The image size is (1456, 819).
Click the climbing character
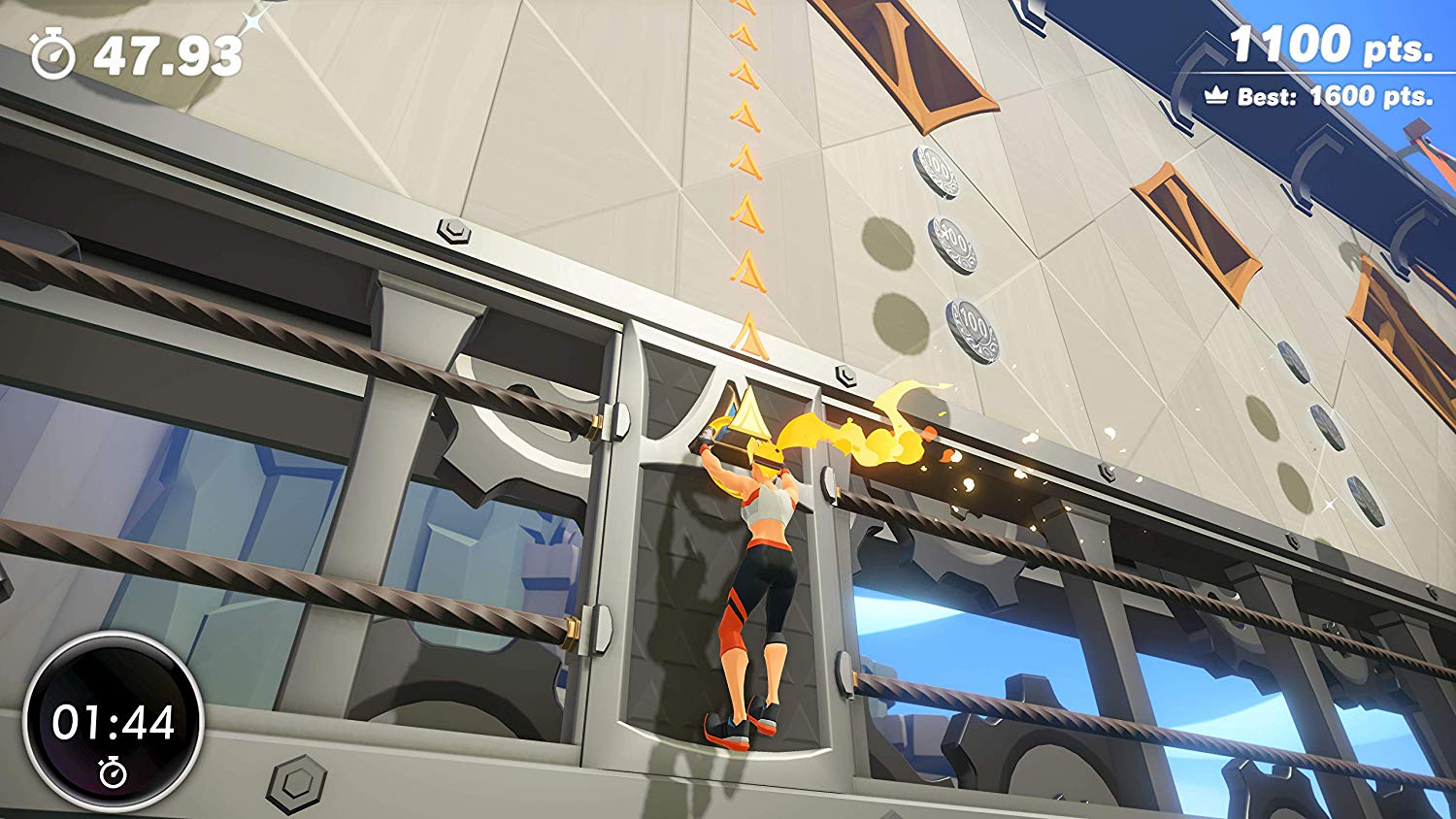pos(752,563)
